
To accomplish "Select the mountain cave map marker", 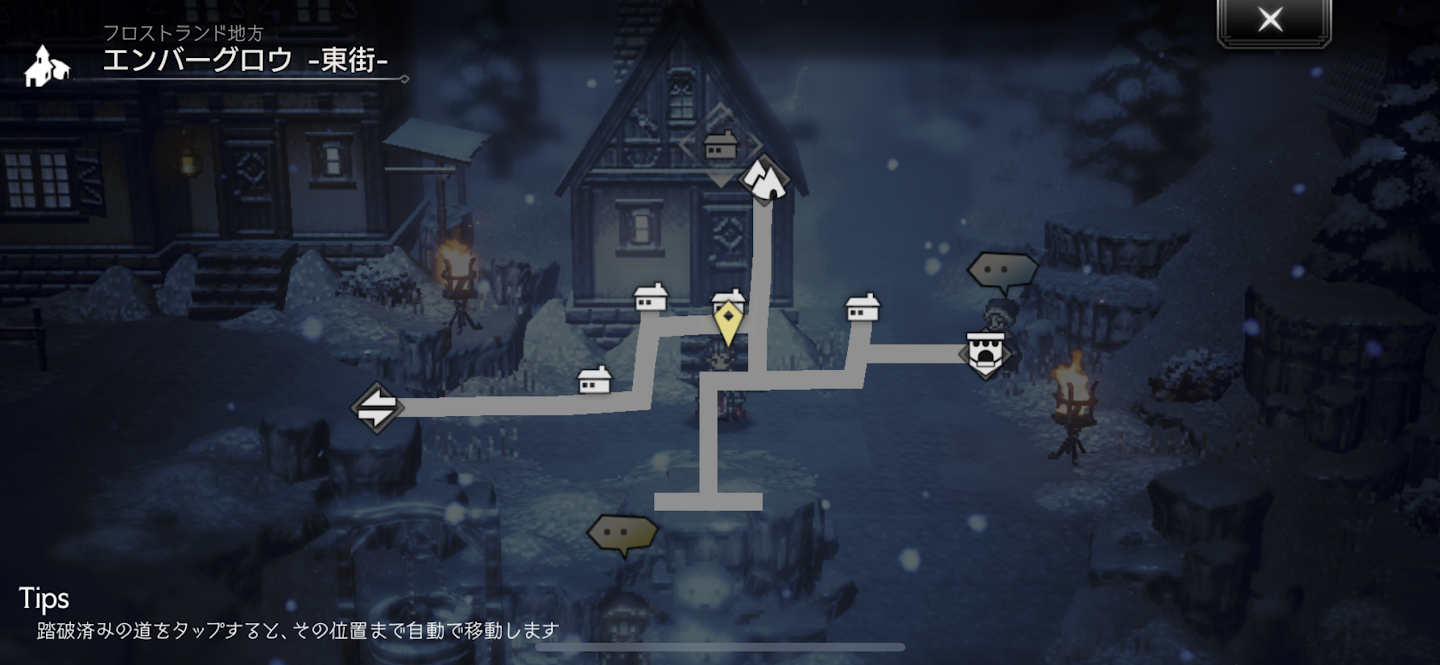I will tap(765, 178).
